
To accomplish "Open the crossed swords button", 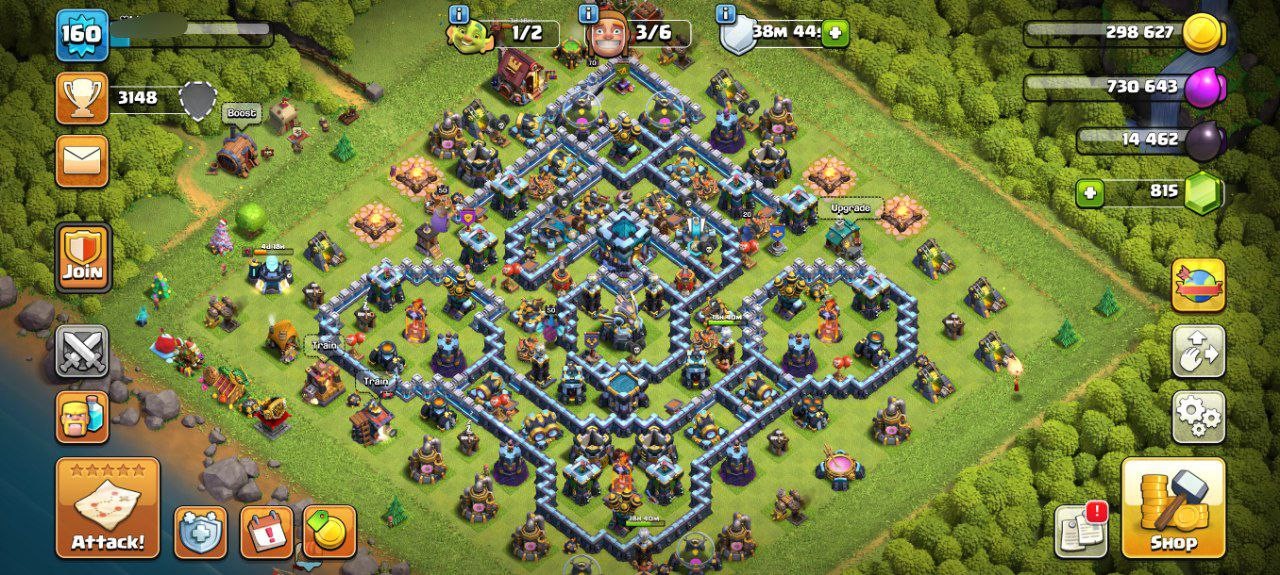I will coord(82,351).
